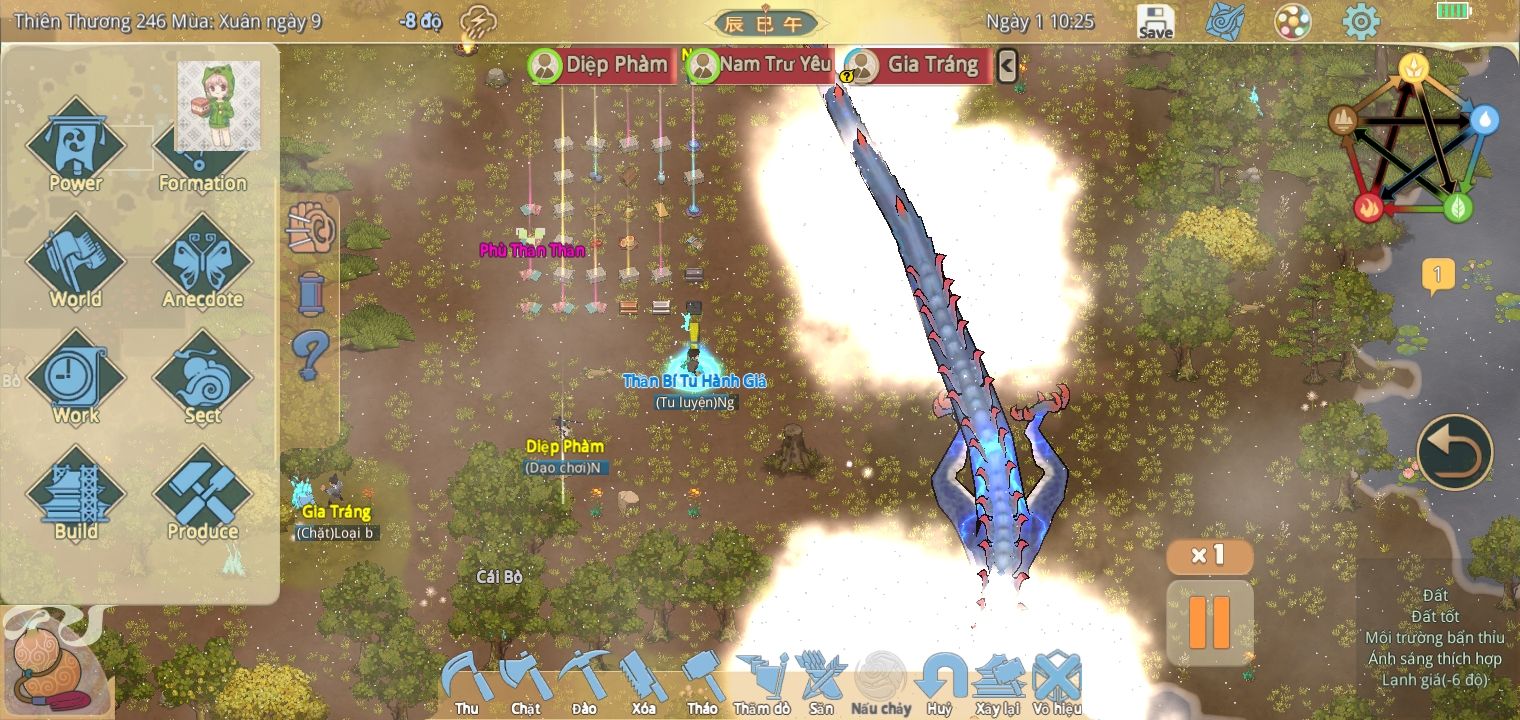The width and height of the screenshot is (1520, 720).
Task: Open the Anecdote panel
Action: [200, 262]
